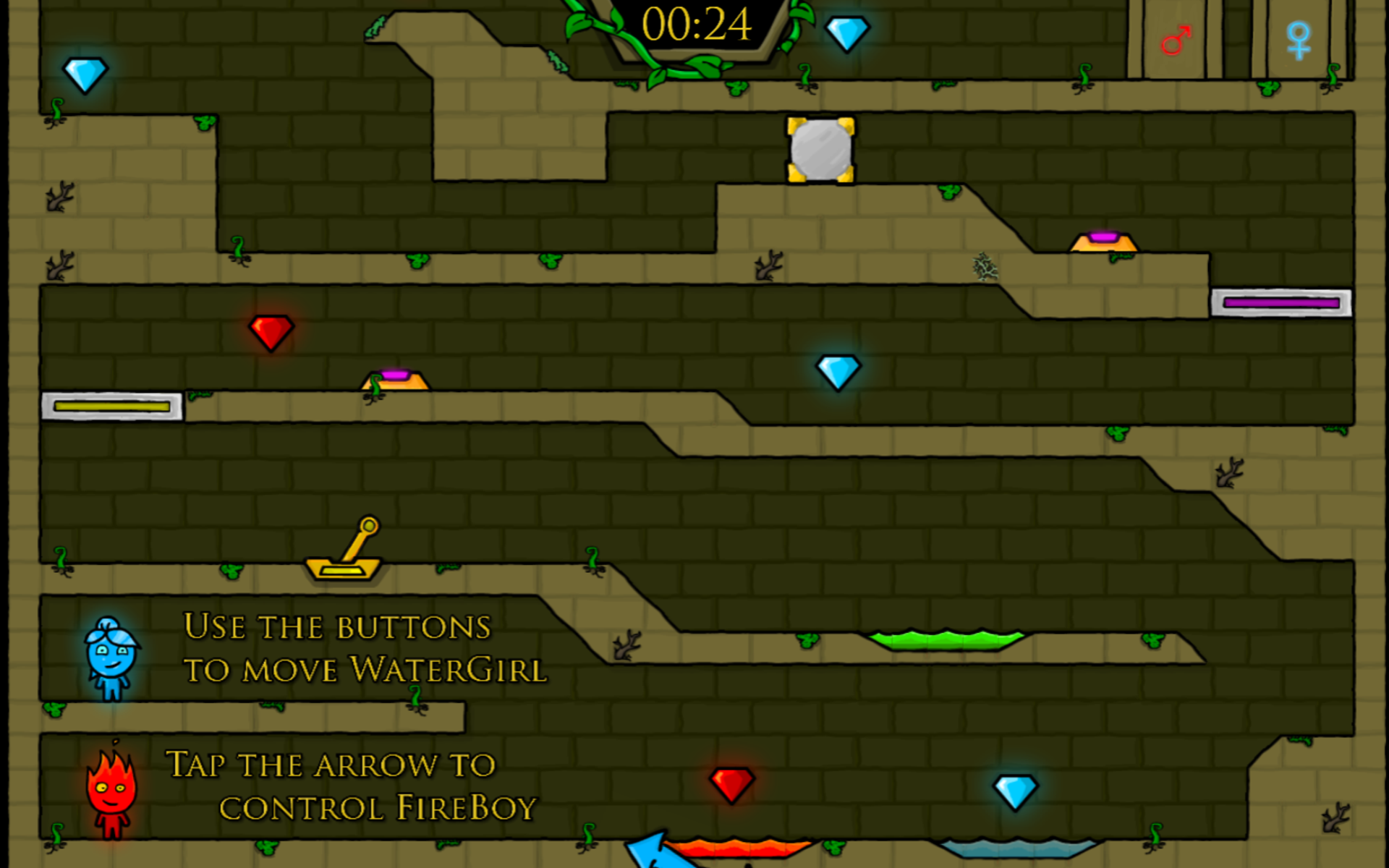Click the blue diamond beside the timer
Image resolution: width=1389 pixels, height=868 pixels.
848,34
